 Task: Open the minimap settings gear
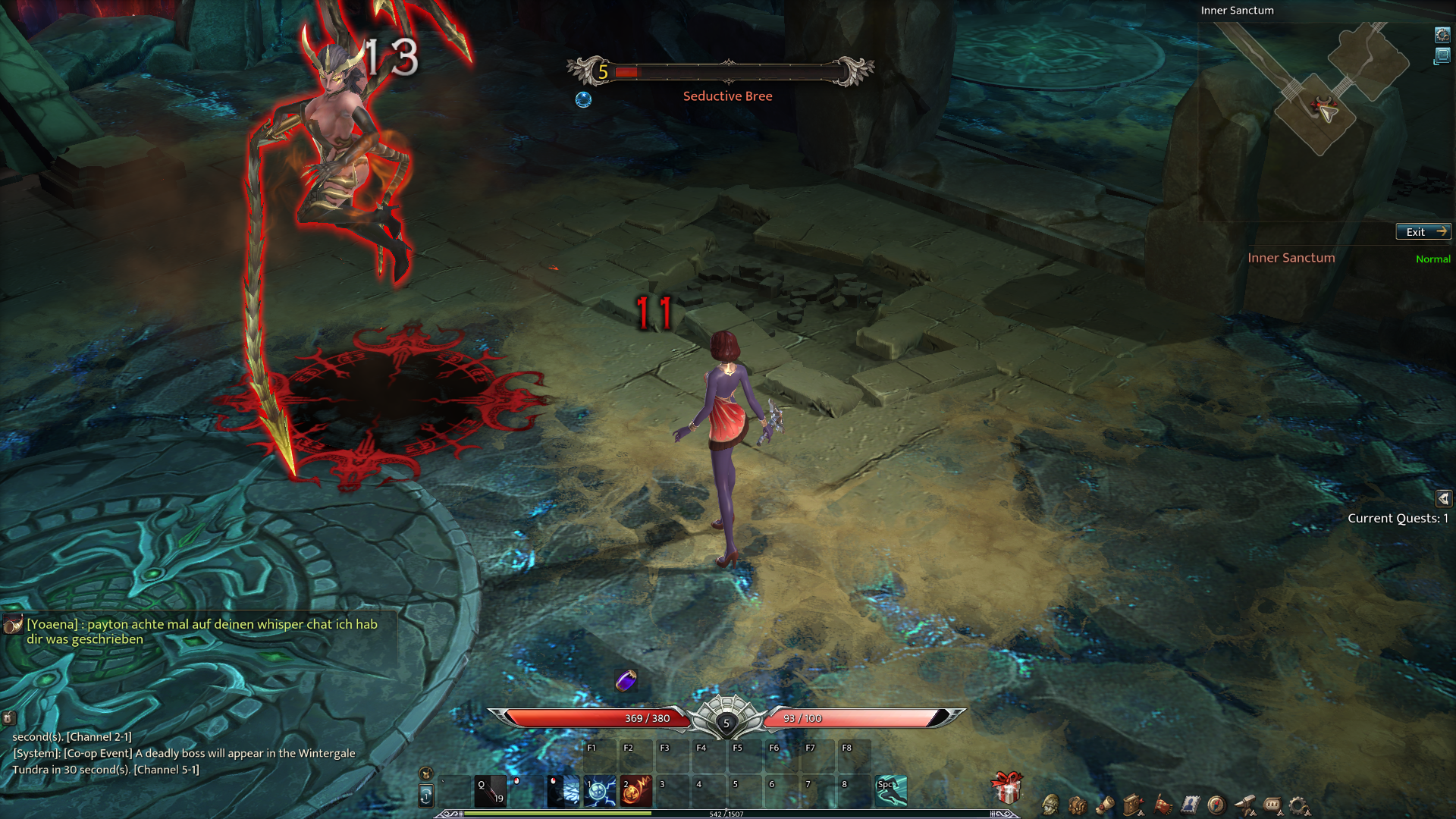[x=1442, y=35]
